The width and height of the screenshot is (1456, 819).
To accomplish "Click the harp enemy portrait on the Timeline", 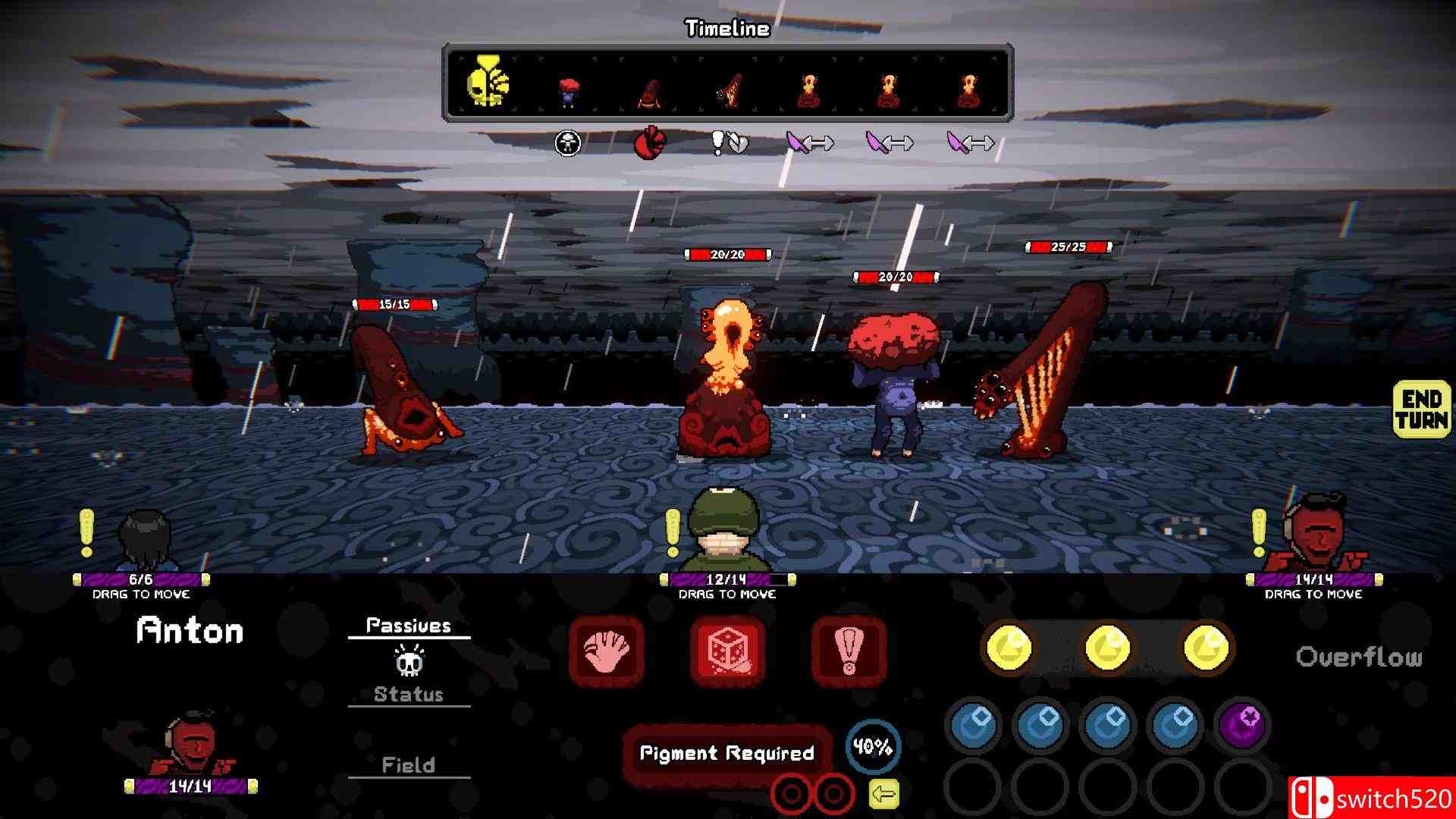I will click(726, 89).
